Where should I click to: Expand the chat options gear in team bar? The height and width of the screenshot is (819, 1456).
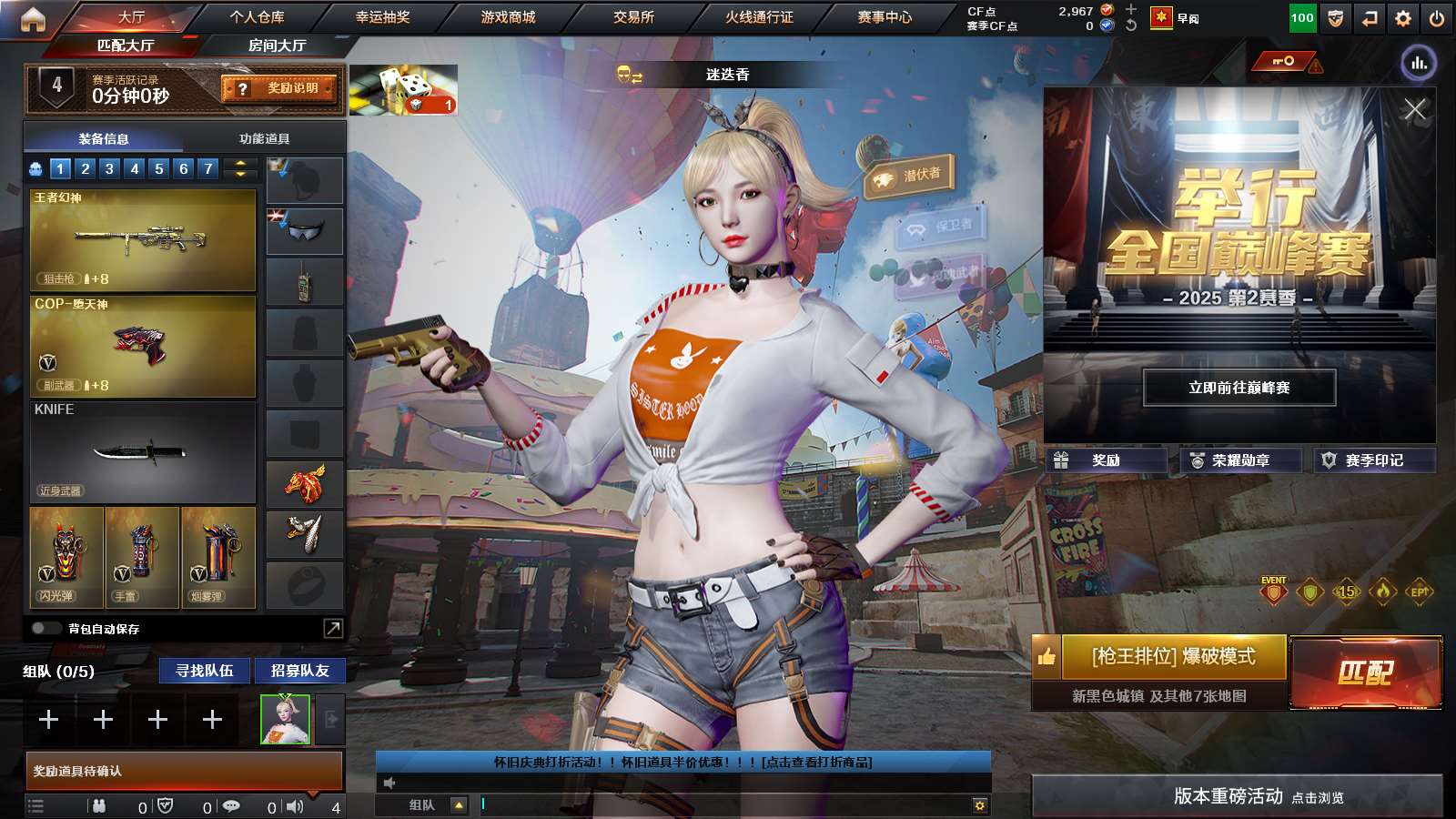pos(979,804)
